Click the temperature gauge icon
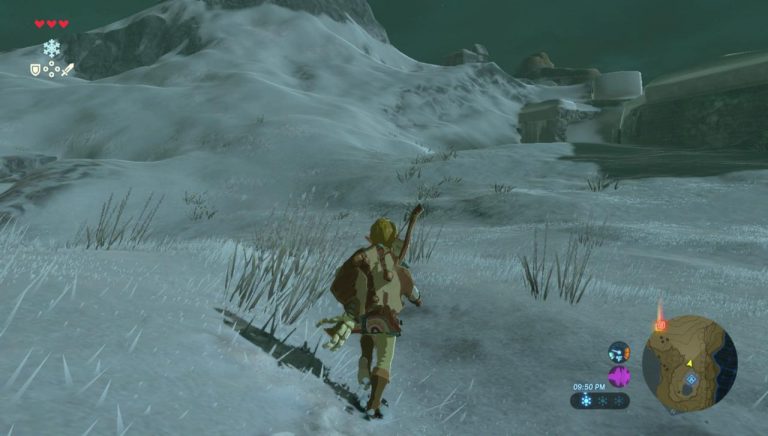 pos(619,352)
